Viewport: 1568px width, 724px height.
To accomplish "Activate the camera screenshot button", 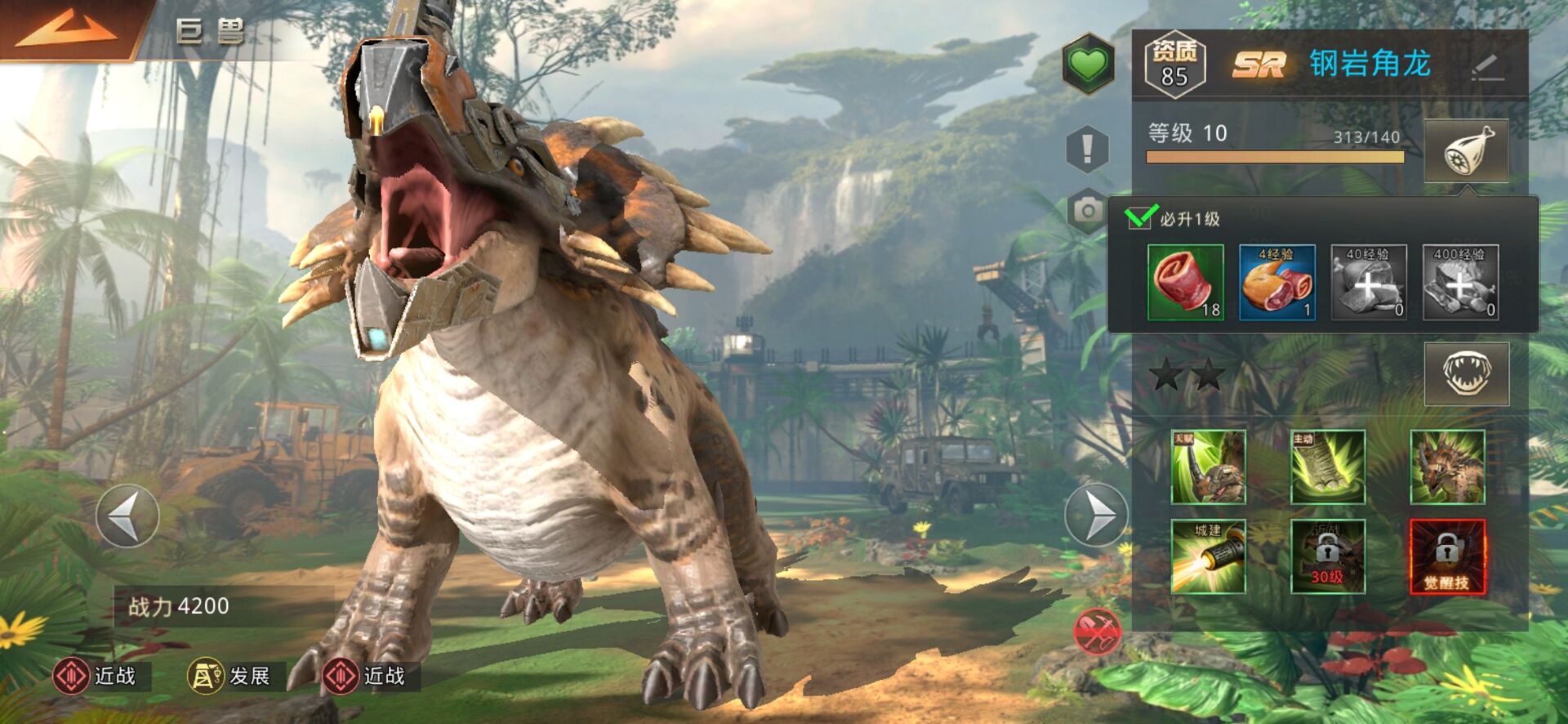I will pyautogui.click(x=1087, y=211).
